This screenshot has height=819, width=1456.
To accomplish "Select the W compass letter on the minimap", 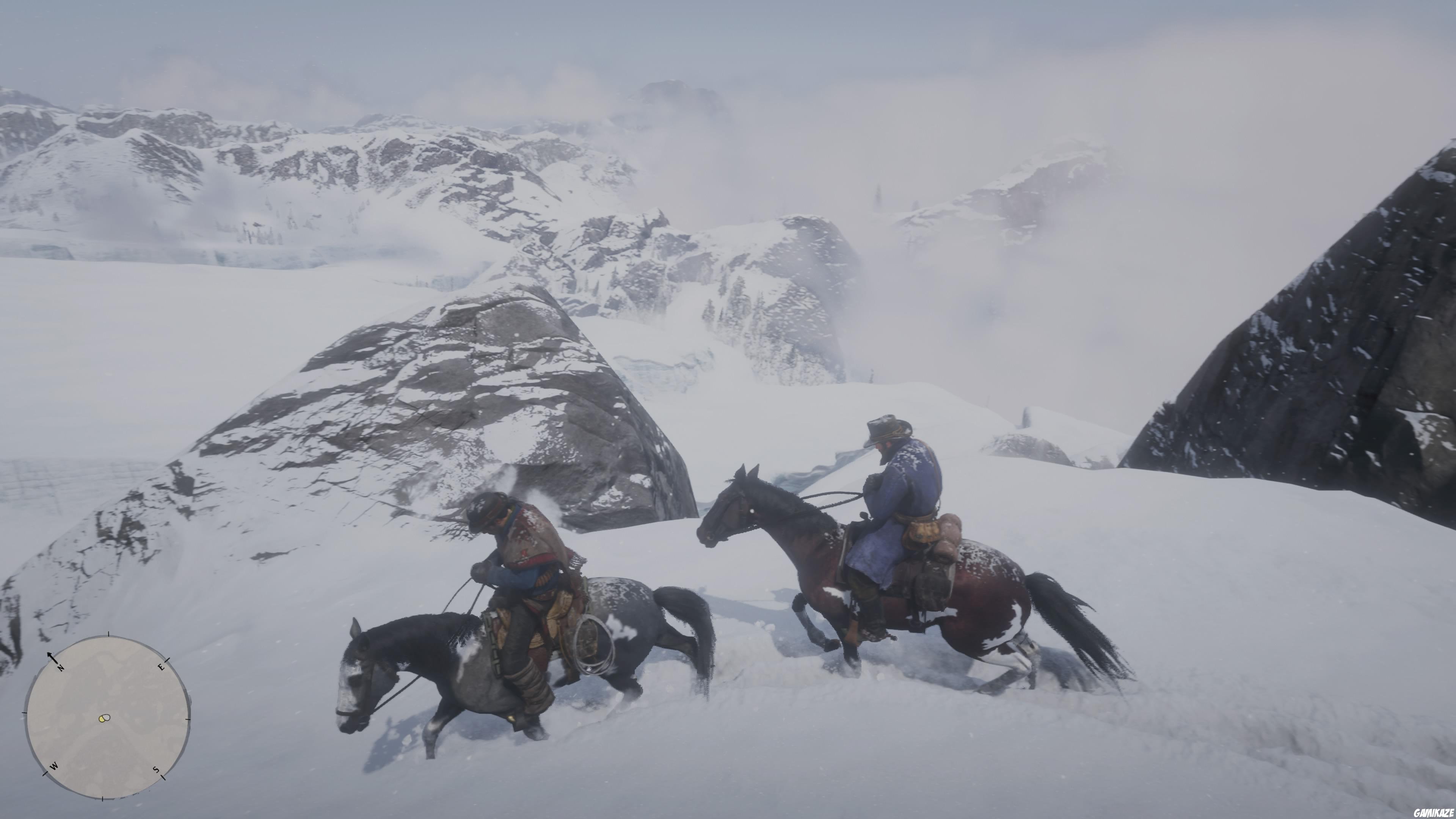I will pyautogui.click(x=54, y=766).
